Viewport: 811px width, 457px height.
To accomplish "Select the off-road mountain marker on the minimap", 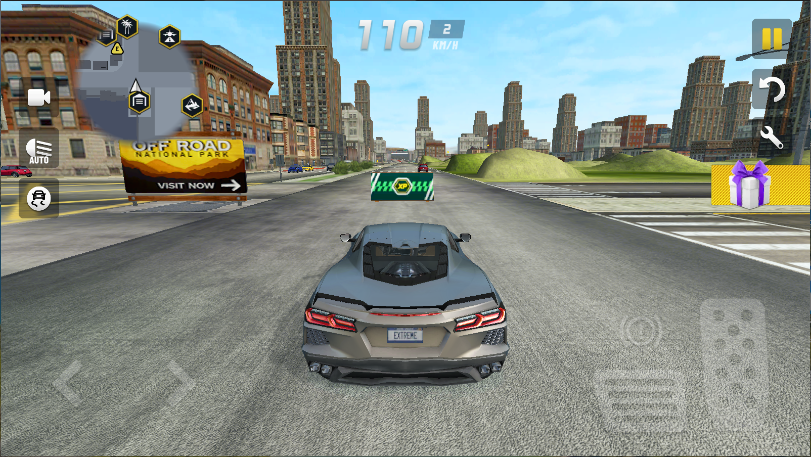I will point(192,105).
